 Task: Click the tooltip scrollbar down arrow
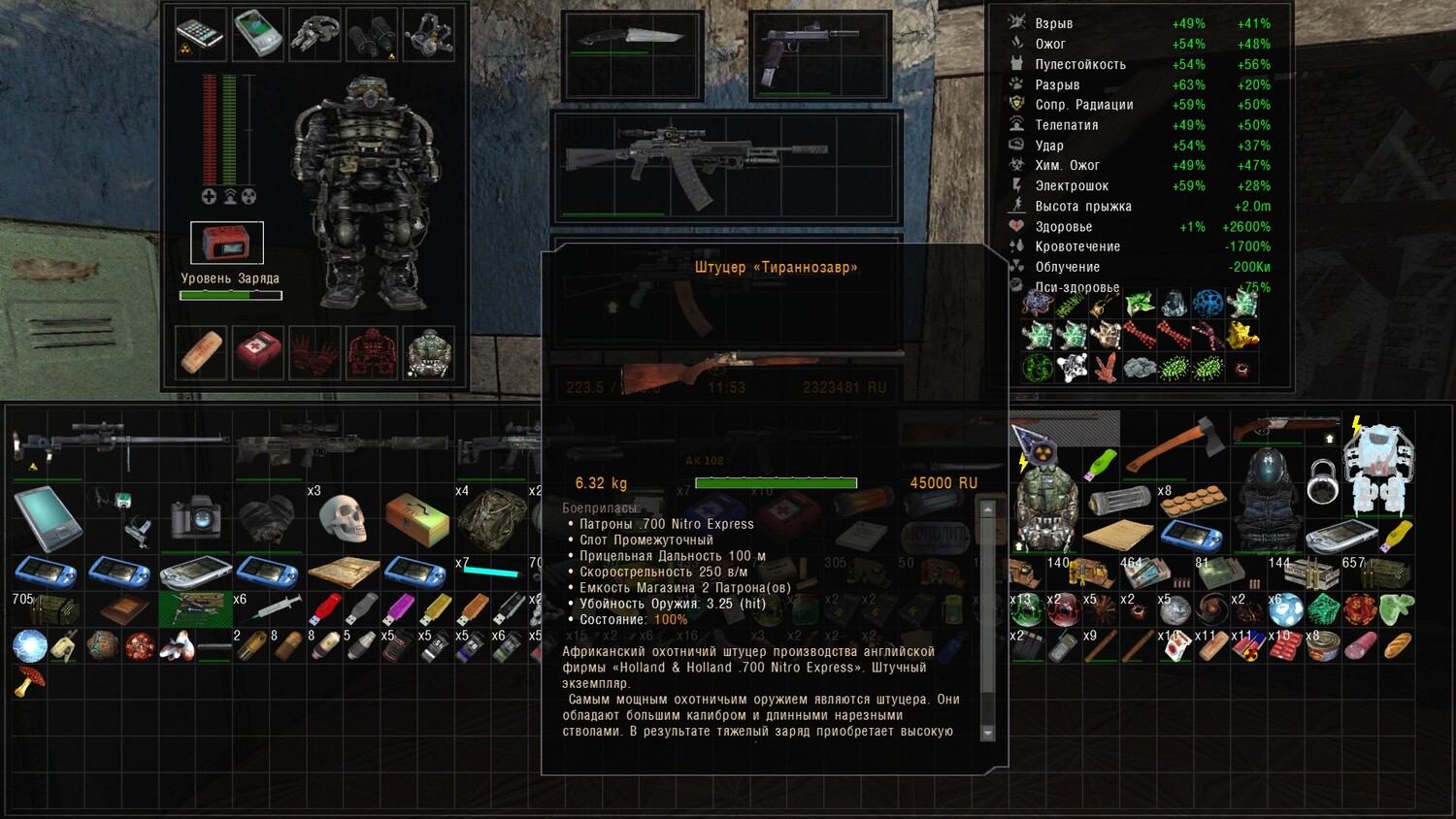tap(988, 733)
